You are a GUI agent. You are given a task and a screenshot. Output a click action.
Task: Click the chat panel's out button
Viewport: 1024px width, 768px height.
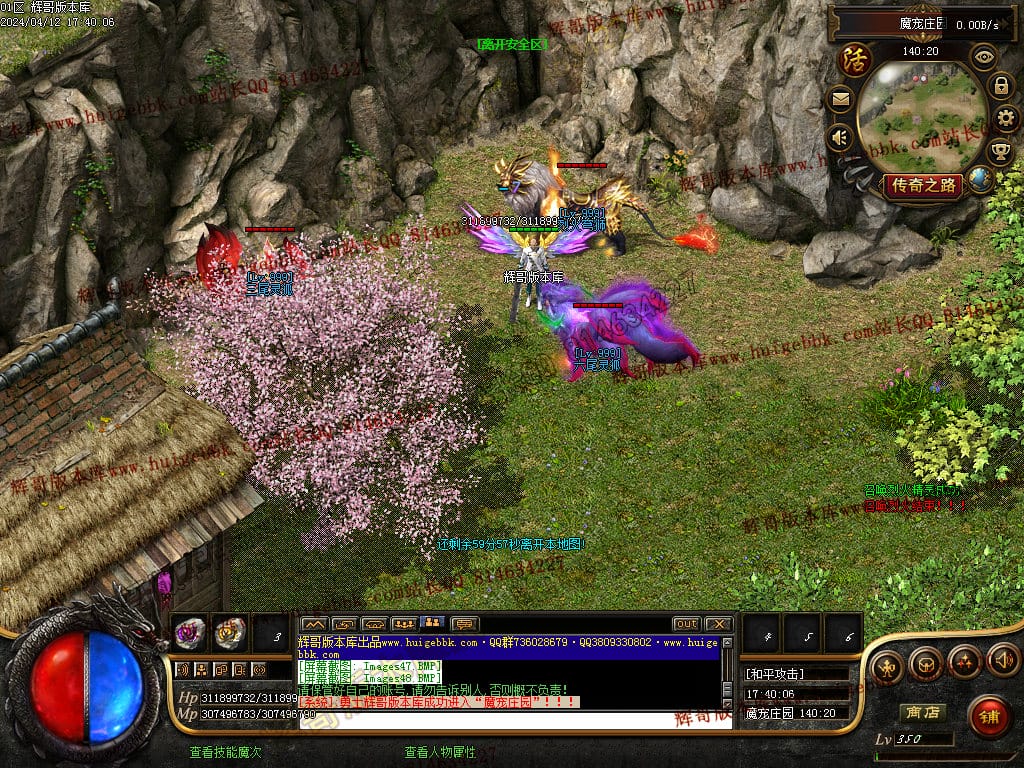[686, 624]
